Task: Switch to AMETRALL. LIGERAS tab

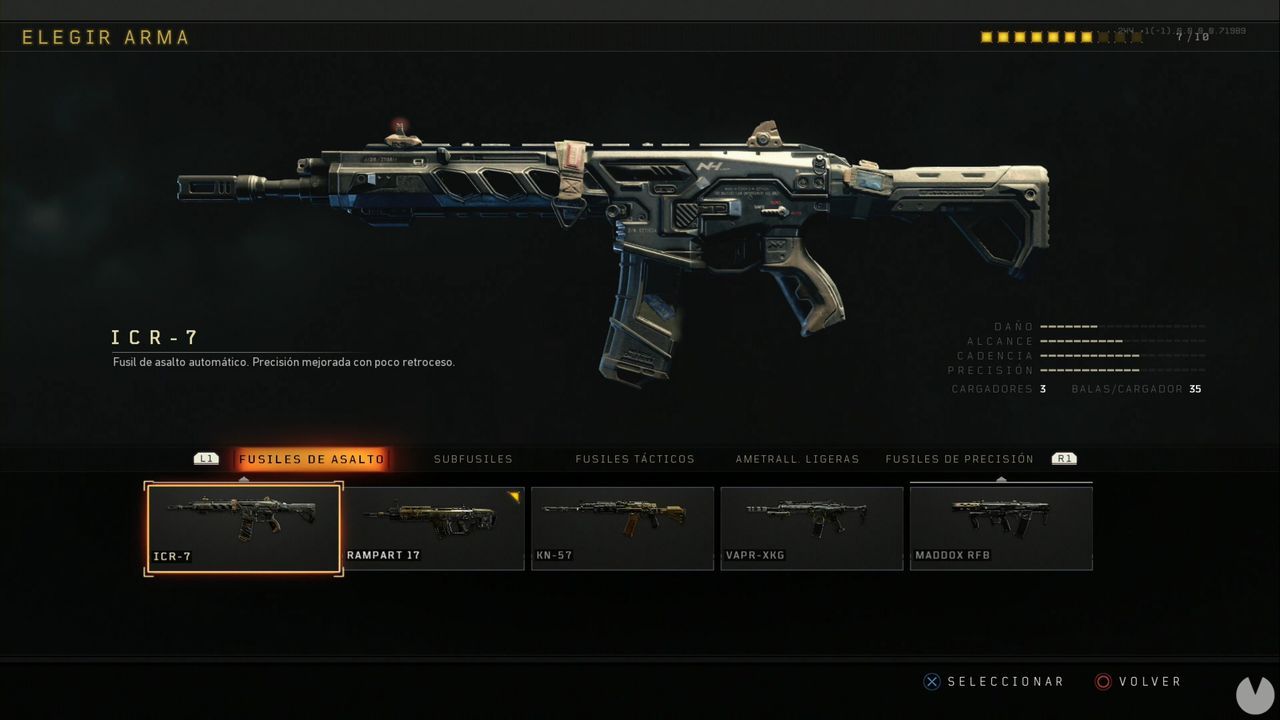Action: pos(795,459)
